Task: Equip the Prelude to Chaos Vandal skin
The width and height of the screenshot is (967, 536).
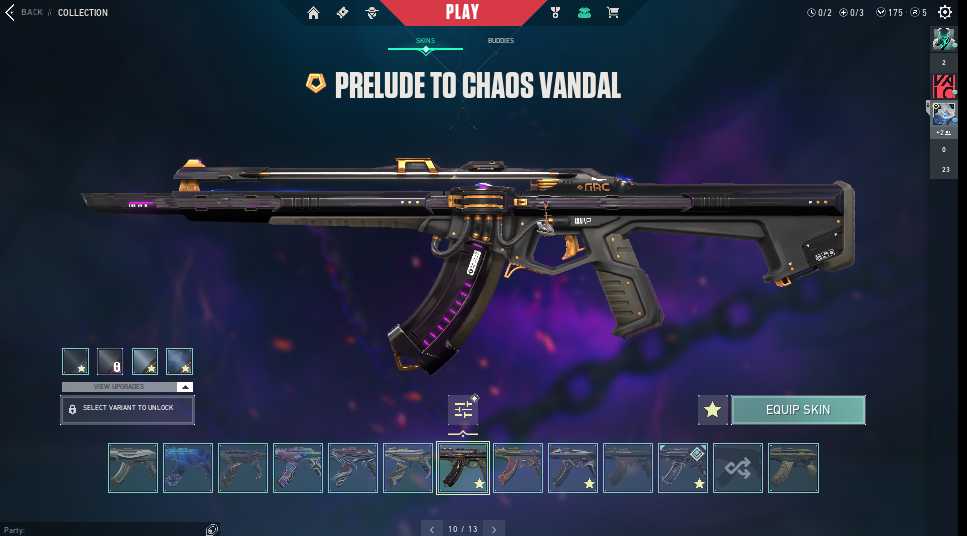Action: pos(798,410)
